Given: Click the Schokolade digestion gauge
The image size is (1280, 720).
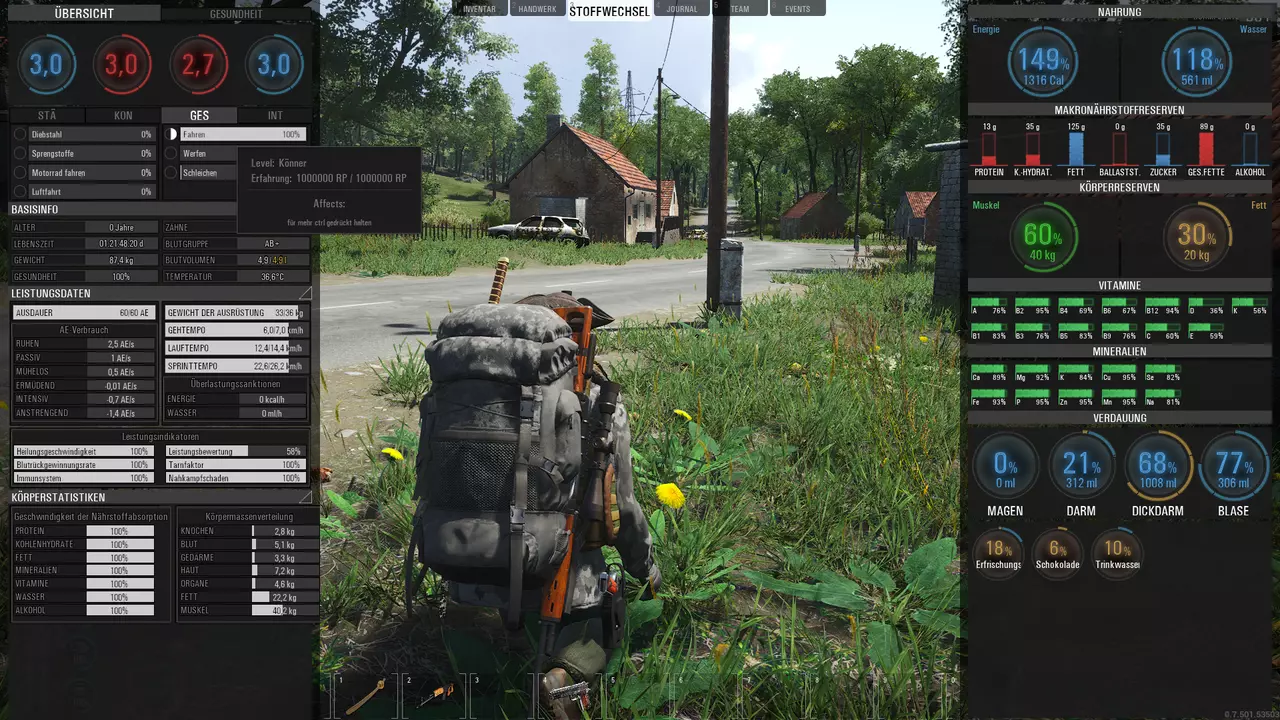Looking at the screenshot, I should 1058,549.
